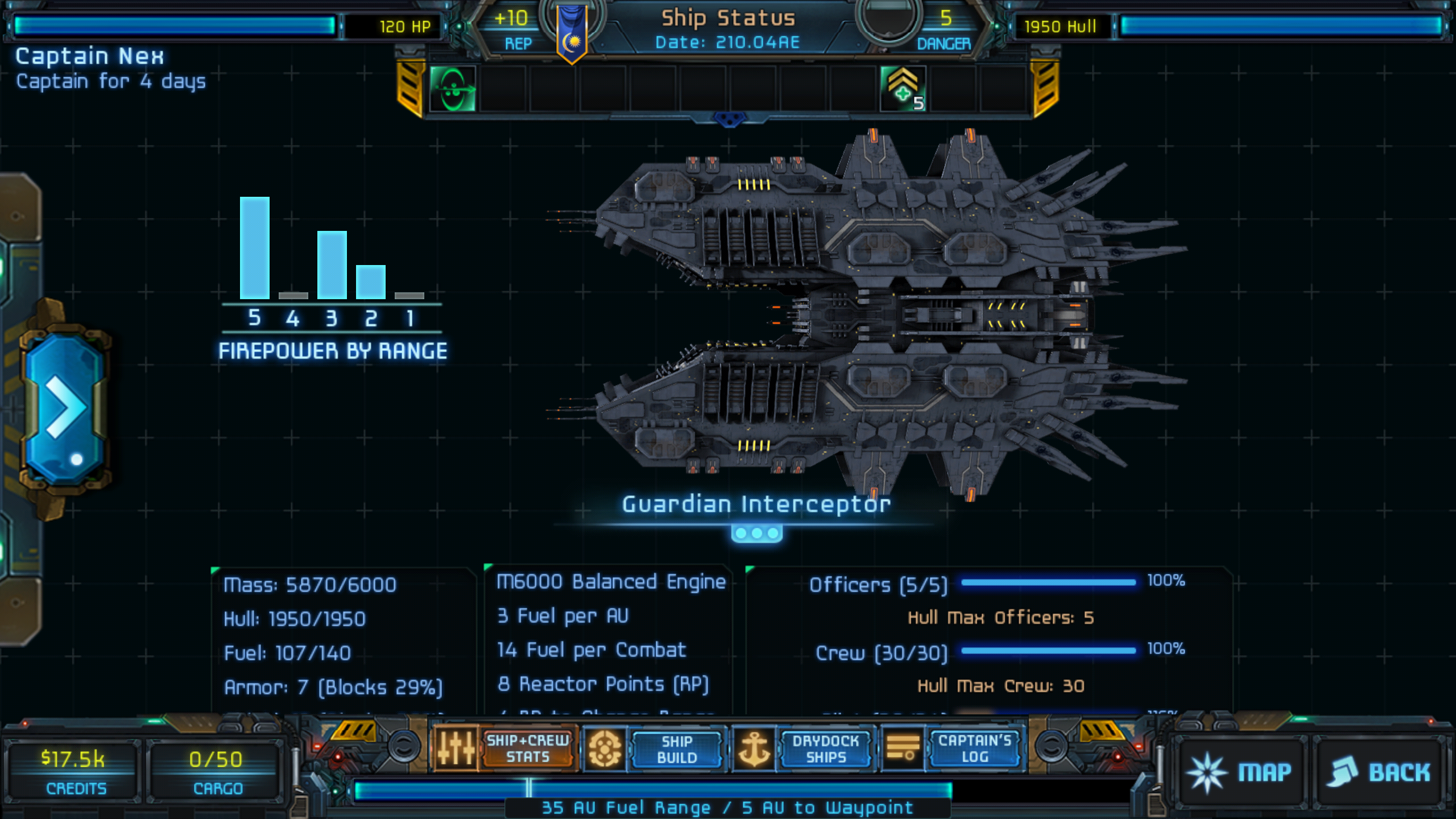Click the gold rank chevrons icon showing 5
The image size is (1456, 819).
(x=904, y=89)
